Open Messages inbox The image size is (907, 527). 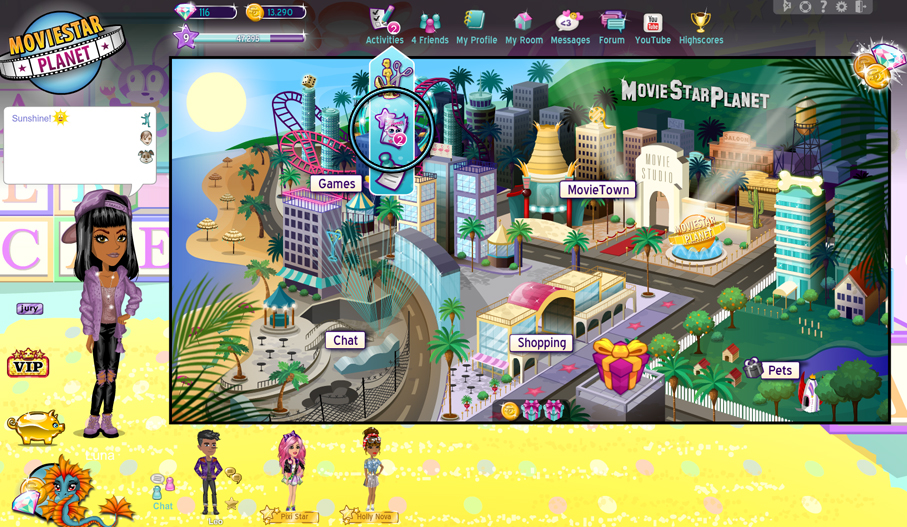(x=570, y=26)
